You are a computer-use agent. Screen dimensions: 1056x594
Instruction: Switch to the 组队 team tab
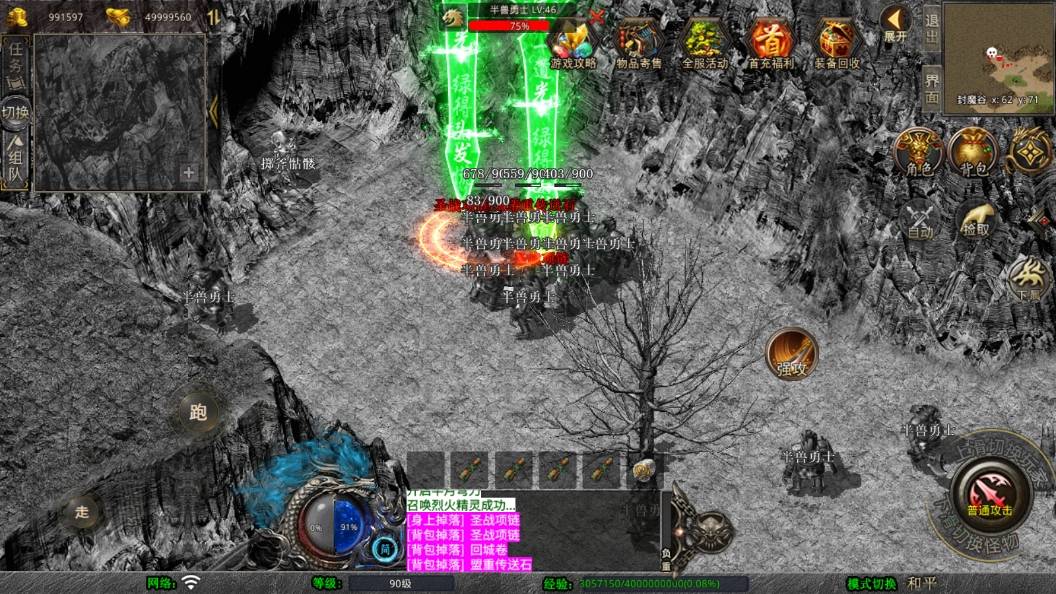click(16, 162)
